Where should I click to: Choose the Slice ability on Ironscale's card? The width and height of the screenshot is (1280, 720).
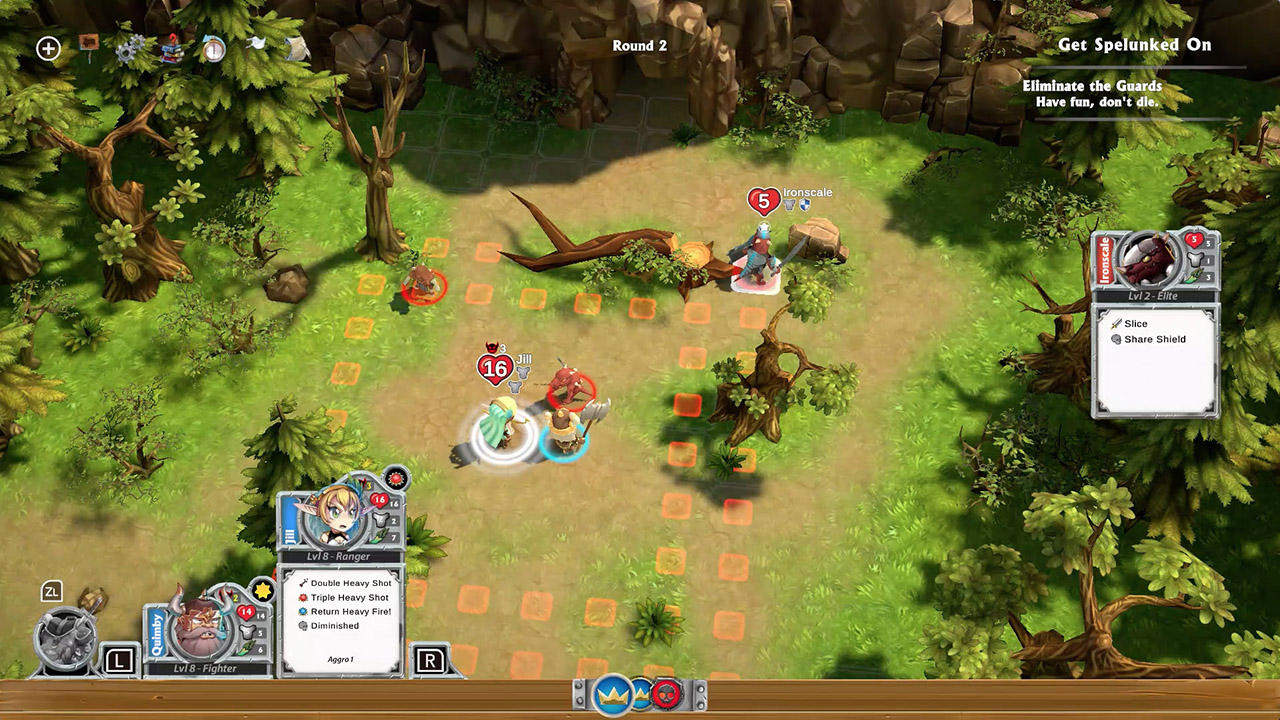(x=1129, y=323)
